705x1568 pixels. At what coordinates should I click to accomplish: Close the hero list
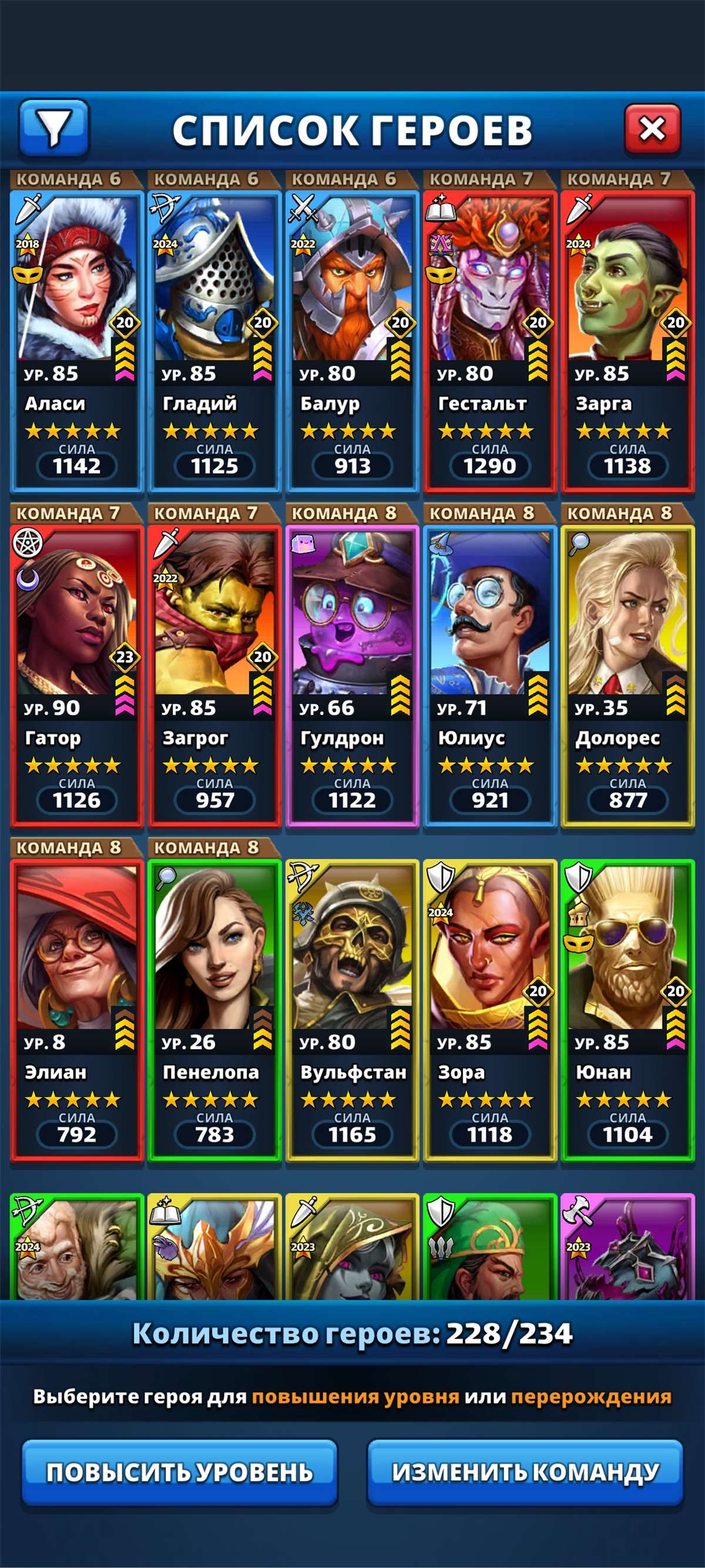coord(652,129)
